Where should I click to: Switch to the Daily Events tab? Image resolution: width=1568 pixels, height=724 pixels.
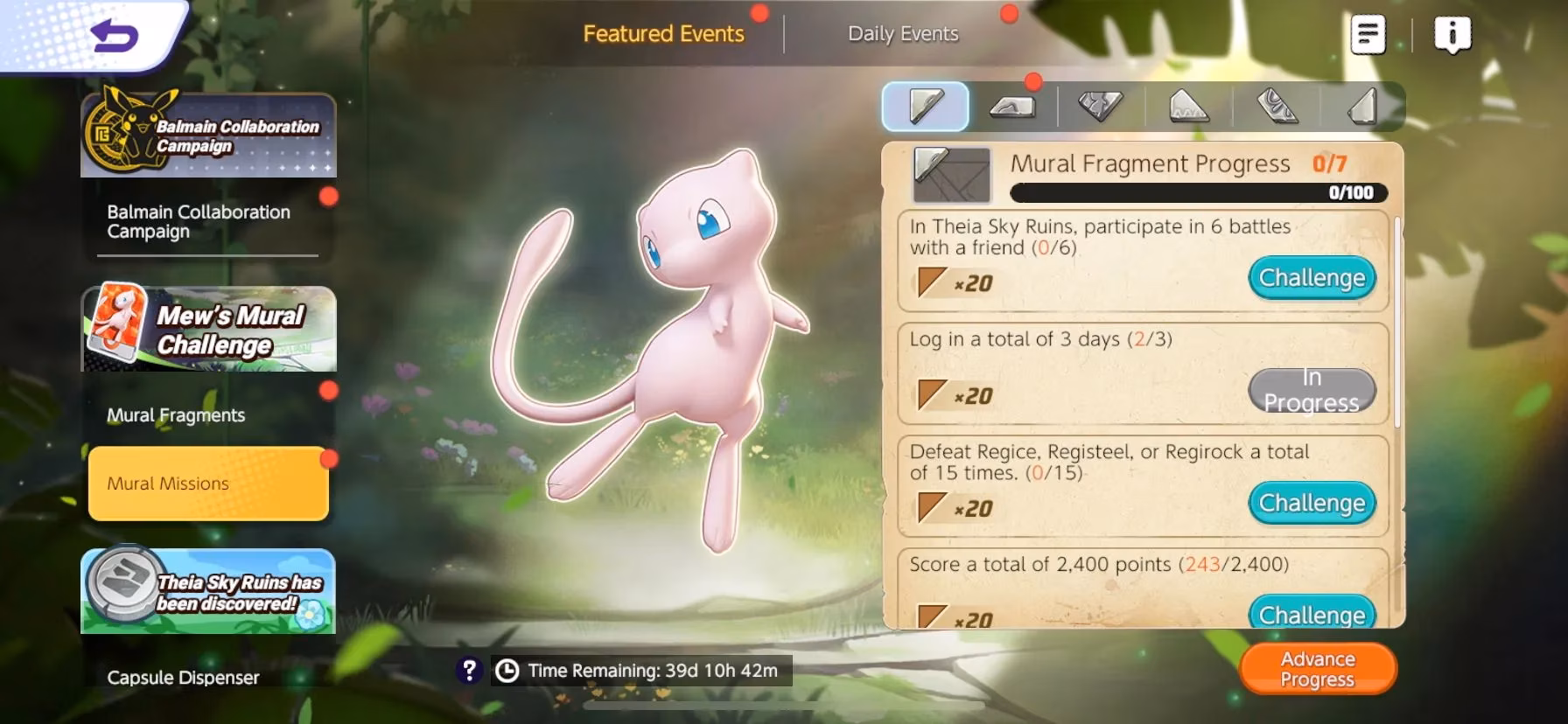tap(902, 33)
